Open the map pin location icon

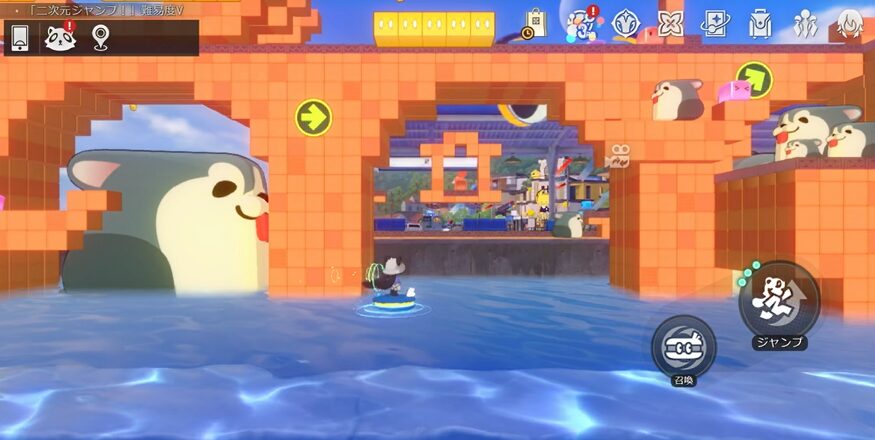tap(100, 38)
